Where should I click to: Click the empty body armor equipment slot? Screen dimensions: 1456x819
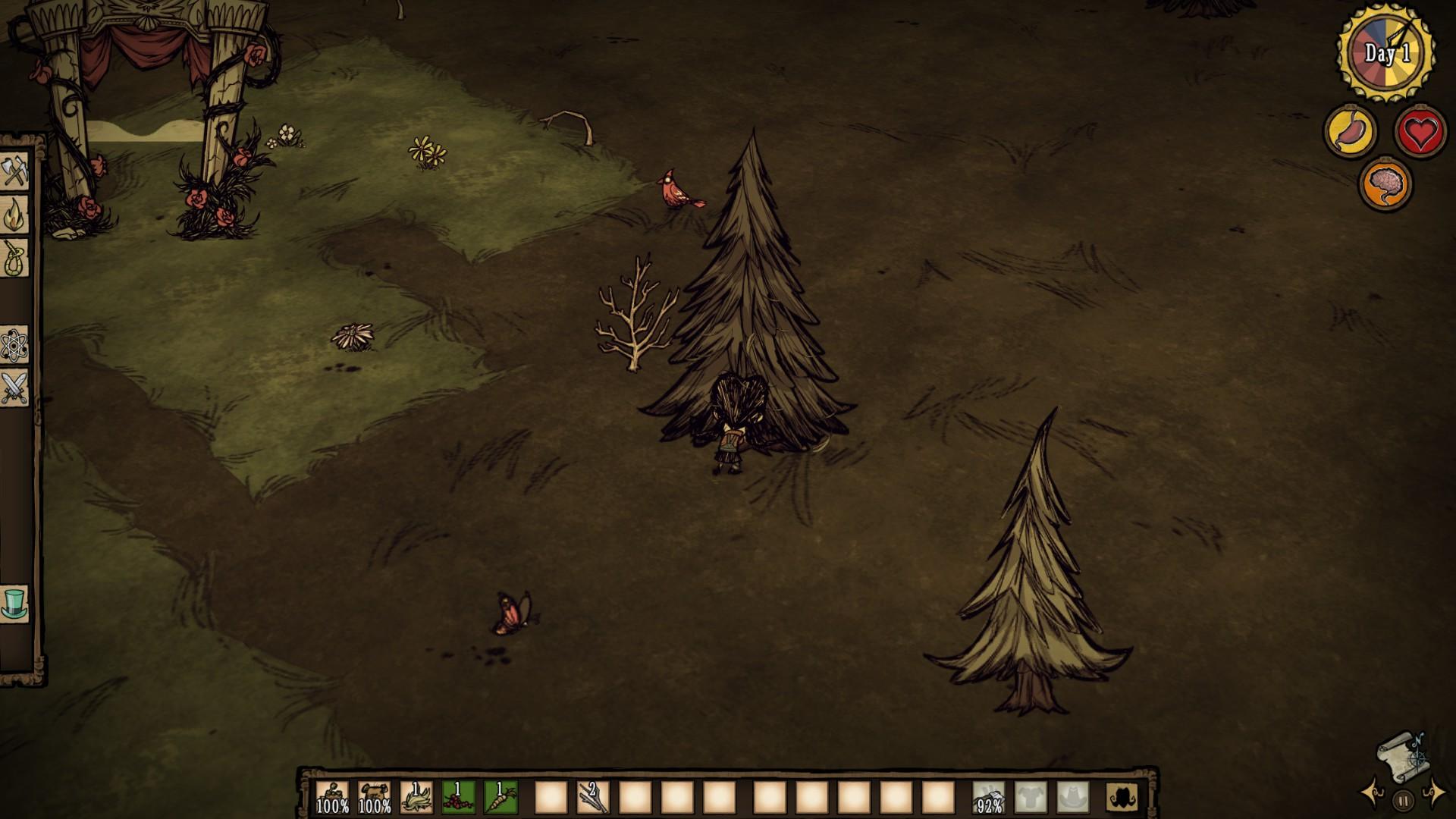[1031, 797]
